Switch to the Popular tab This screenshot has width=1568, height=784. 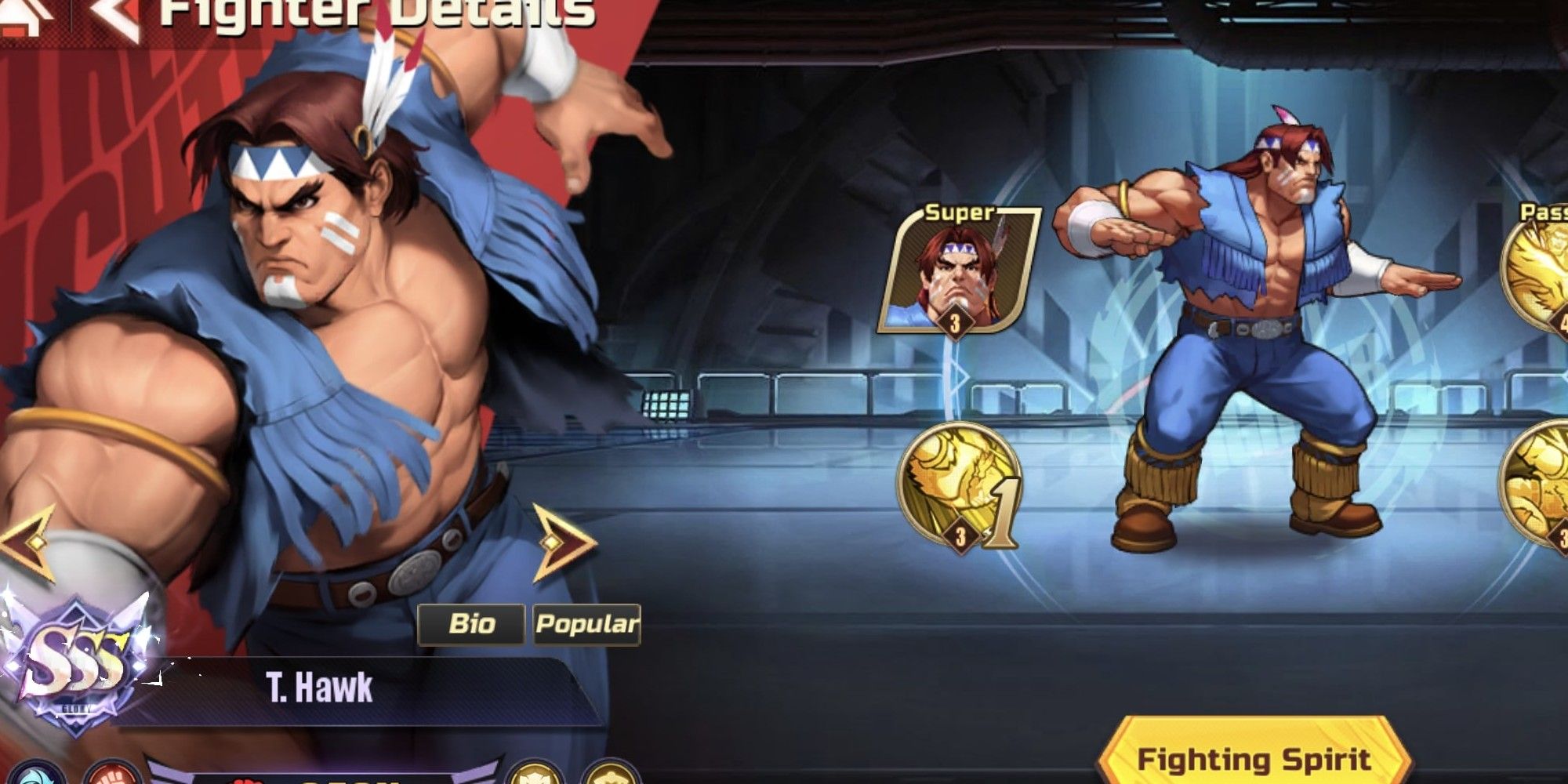point(585,626)
